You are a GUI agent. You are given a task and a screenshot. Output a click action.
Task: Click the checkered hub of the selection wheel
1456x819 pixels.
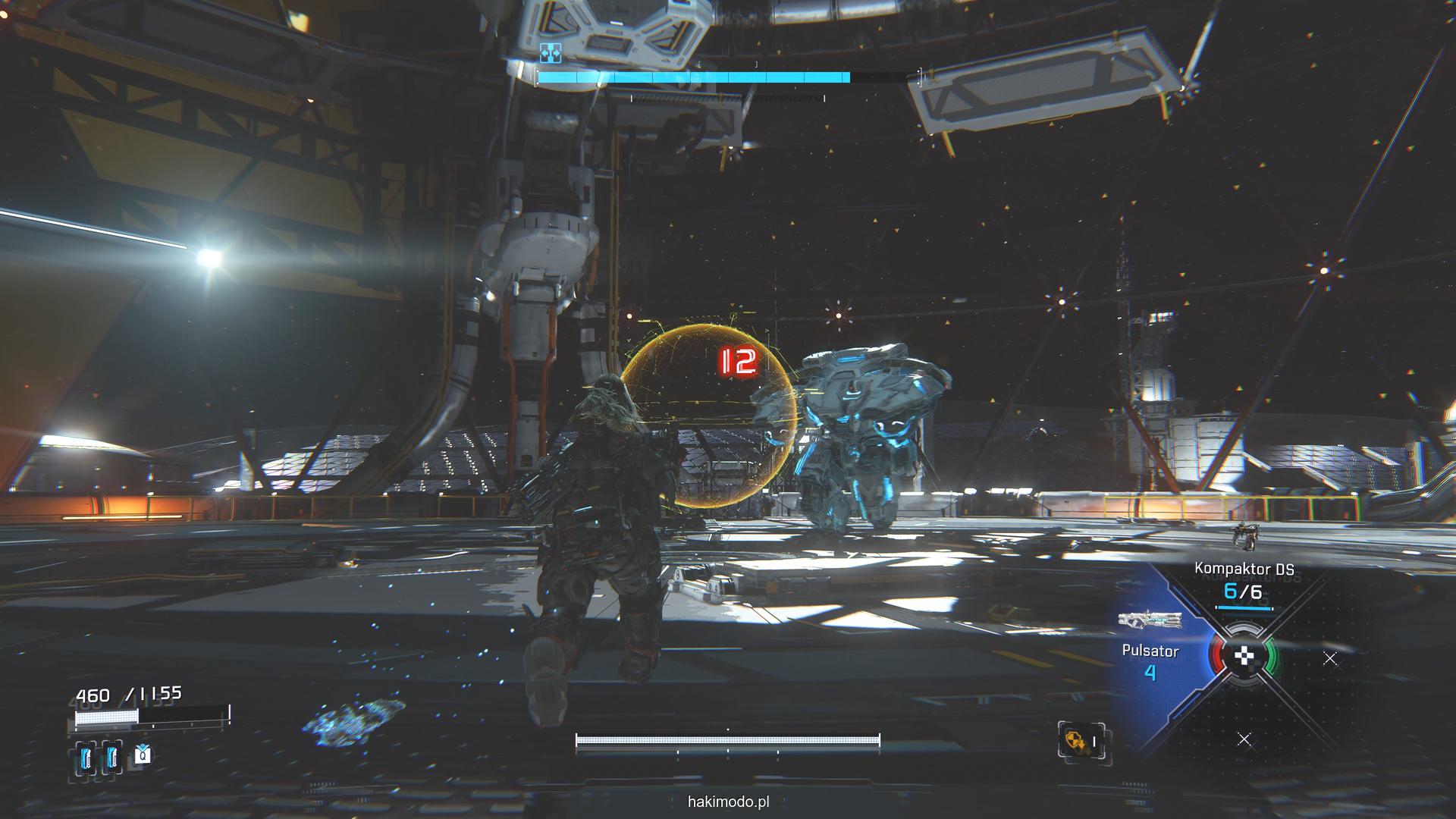coord(1244,657)
